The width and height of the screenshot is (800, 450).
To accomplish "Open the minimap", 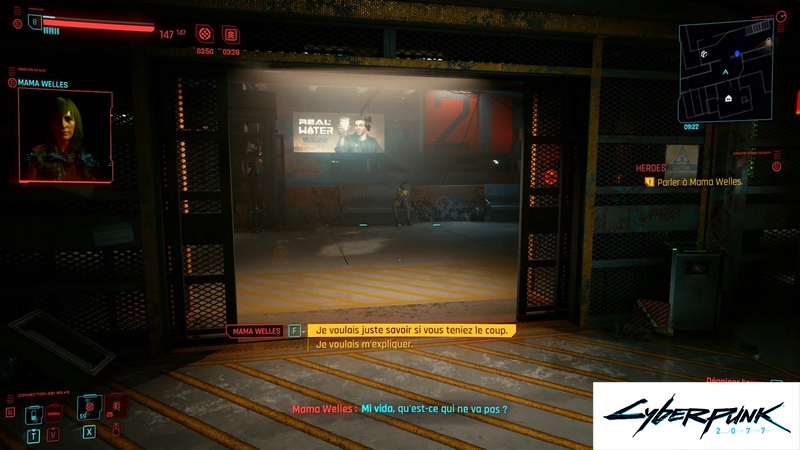I will coord(727,66).
